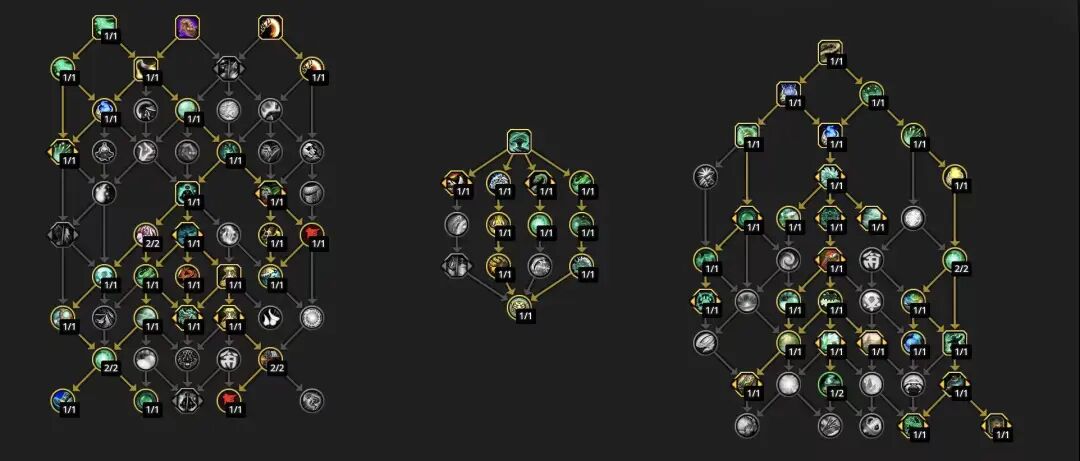The image size is (1080, 461).
Task: Select the top talent of the middle tree
Action: (518, 141)
